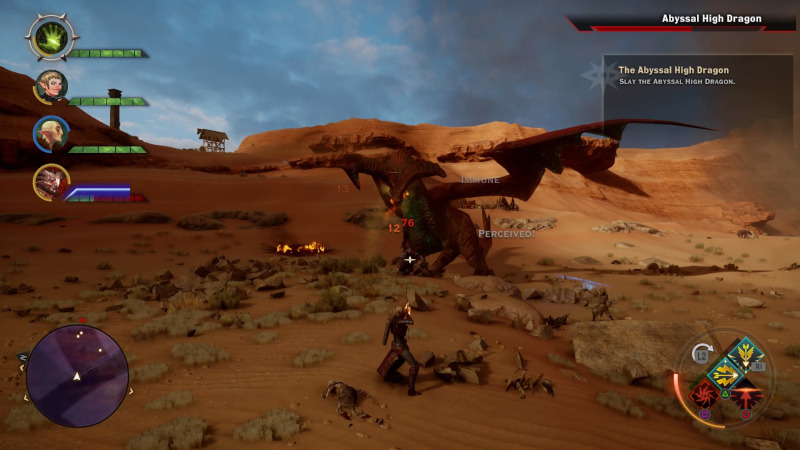800x450 pixels.
Task: Open the circular minimap
Action: [x=77, y=376]
